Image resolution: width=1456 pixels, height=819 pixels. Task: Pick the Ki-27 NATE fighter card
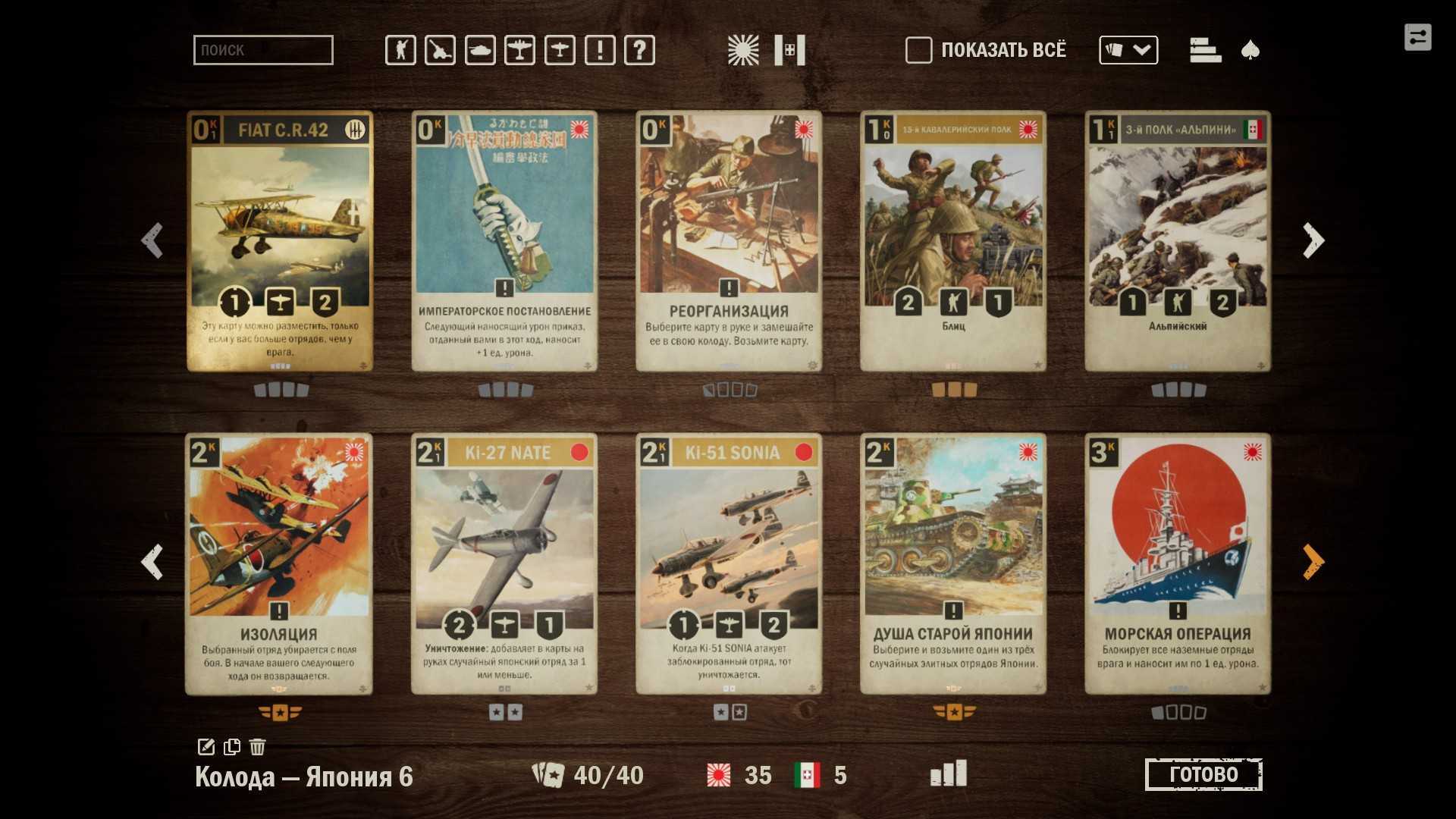pyautogui.click(x=504, y=563)
